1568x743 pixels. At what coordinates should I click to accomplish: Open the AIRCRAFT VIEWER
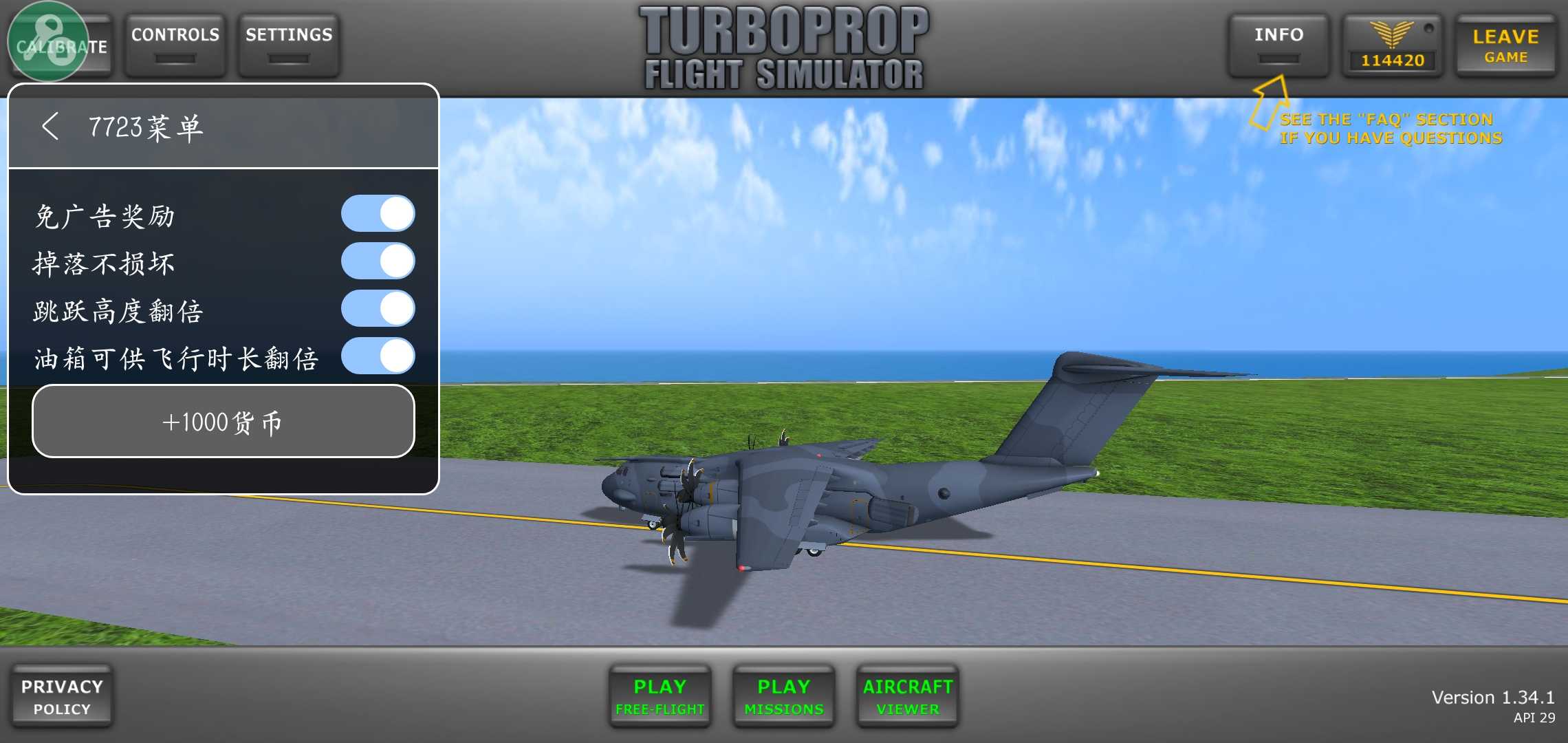pyautogui.click(x=907, y=696)
